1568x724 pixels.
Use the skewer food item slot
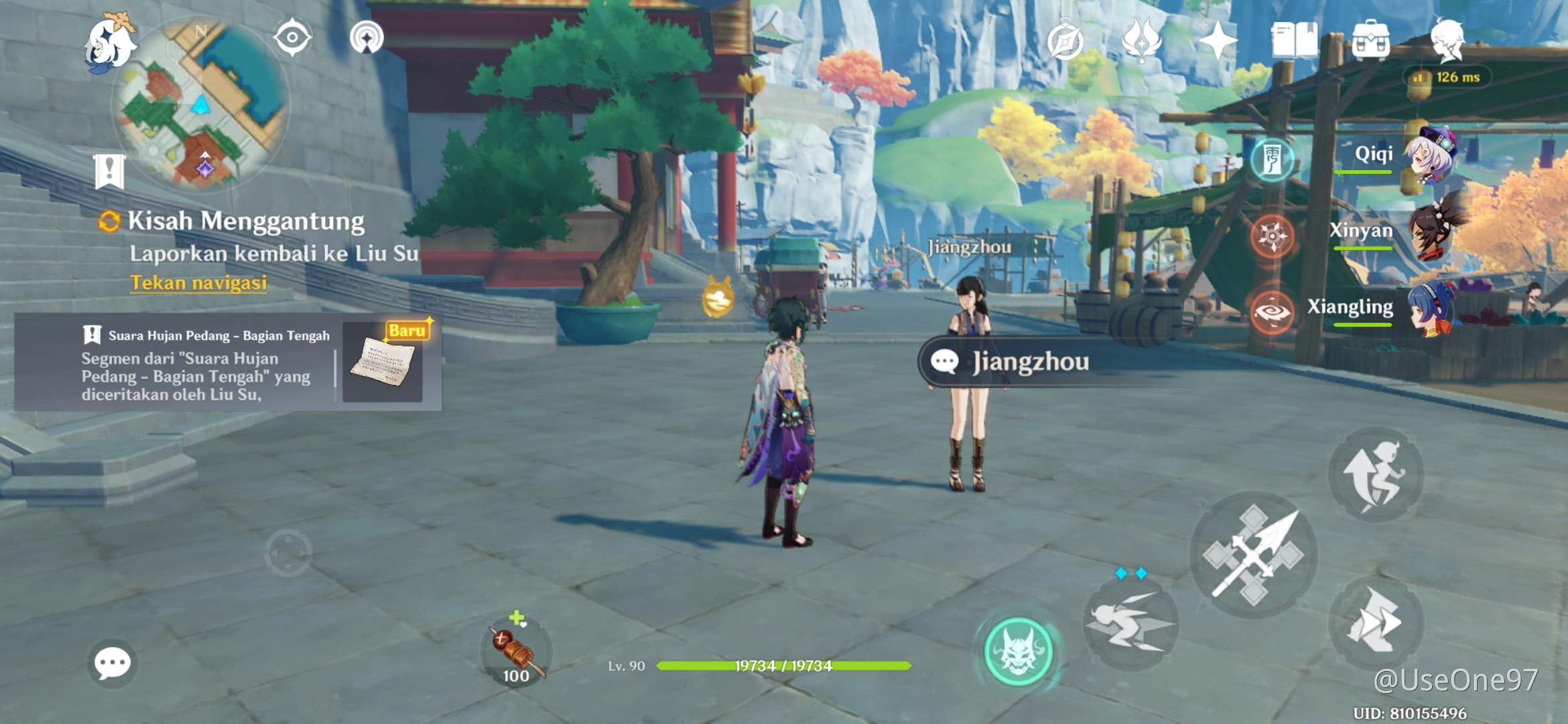tap(516, 652)
